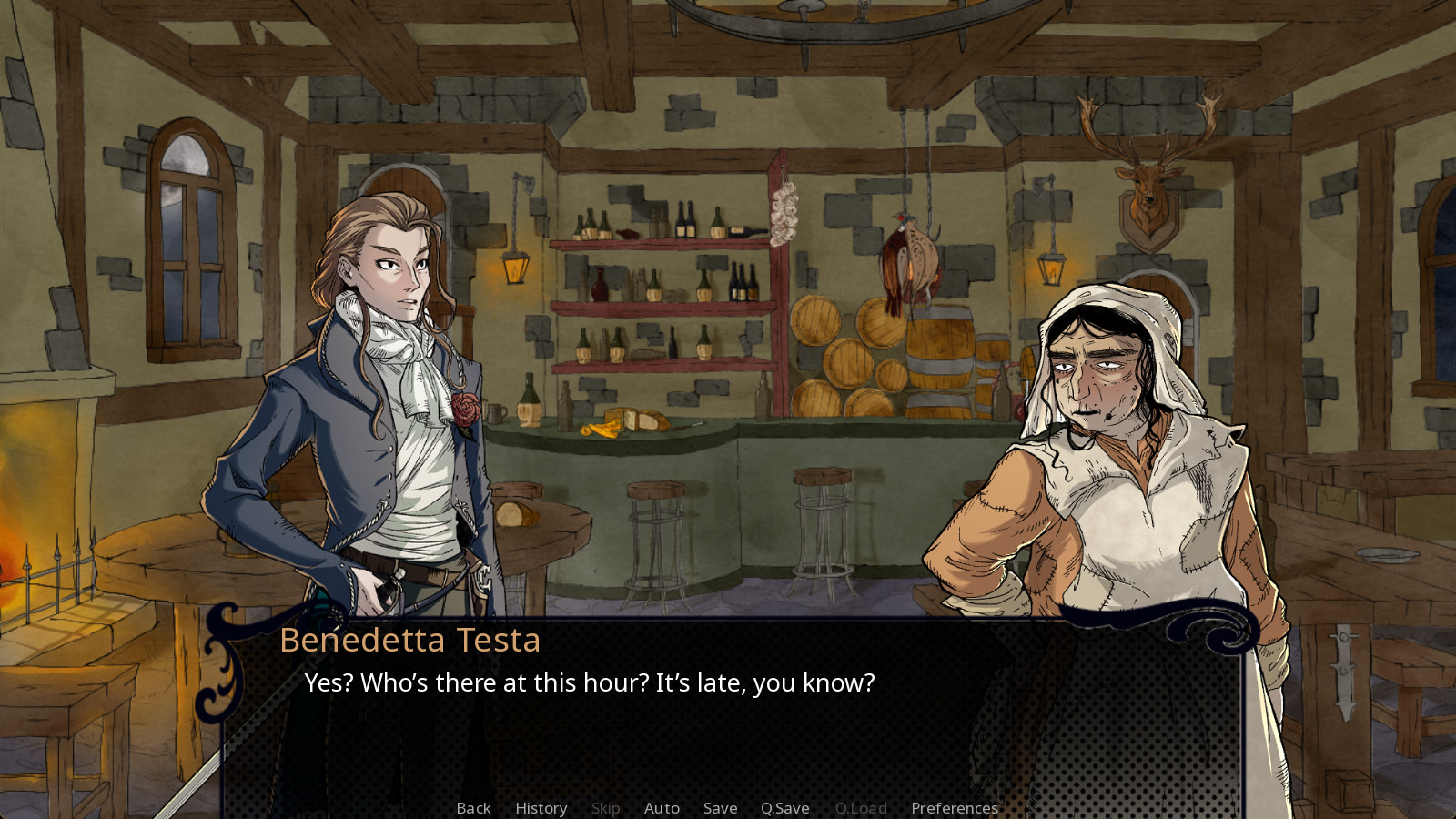Quick save with Q.Save
1456x819 pixels.
(x=784, y=808)
